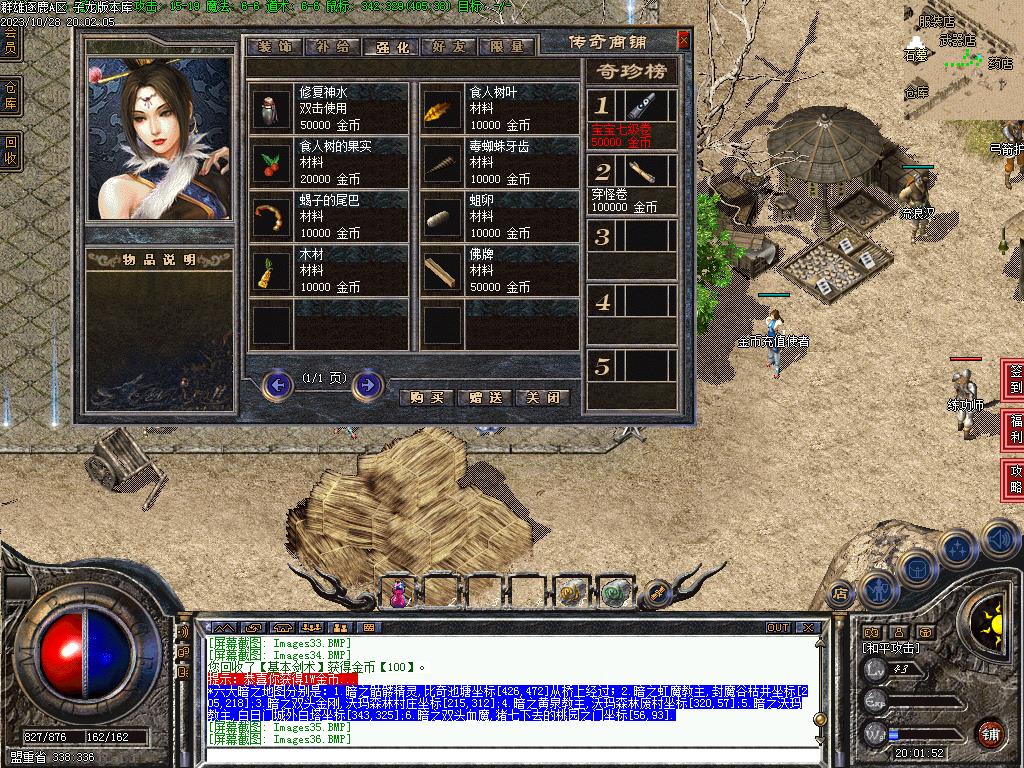Toggle the sound speaker icon

(1000, 538)
